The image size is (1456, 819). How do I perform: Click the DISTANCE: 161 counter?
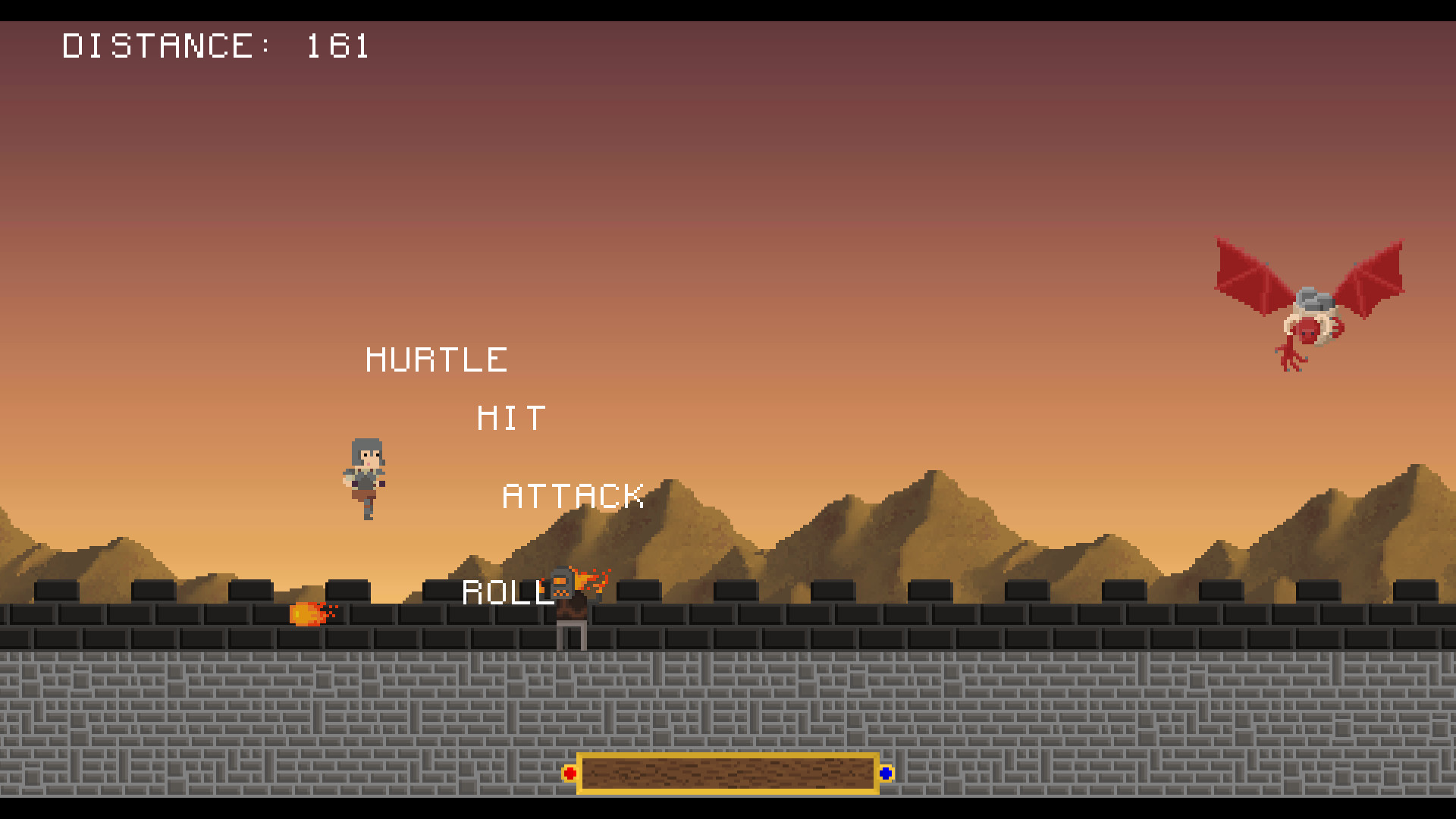tap(216, 45)
